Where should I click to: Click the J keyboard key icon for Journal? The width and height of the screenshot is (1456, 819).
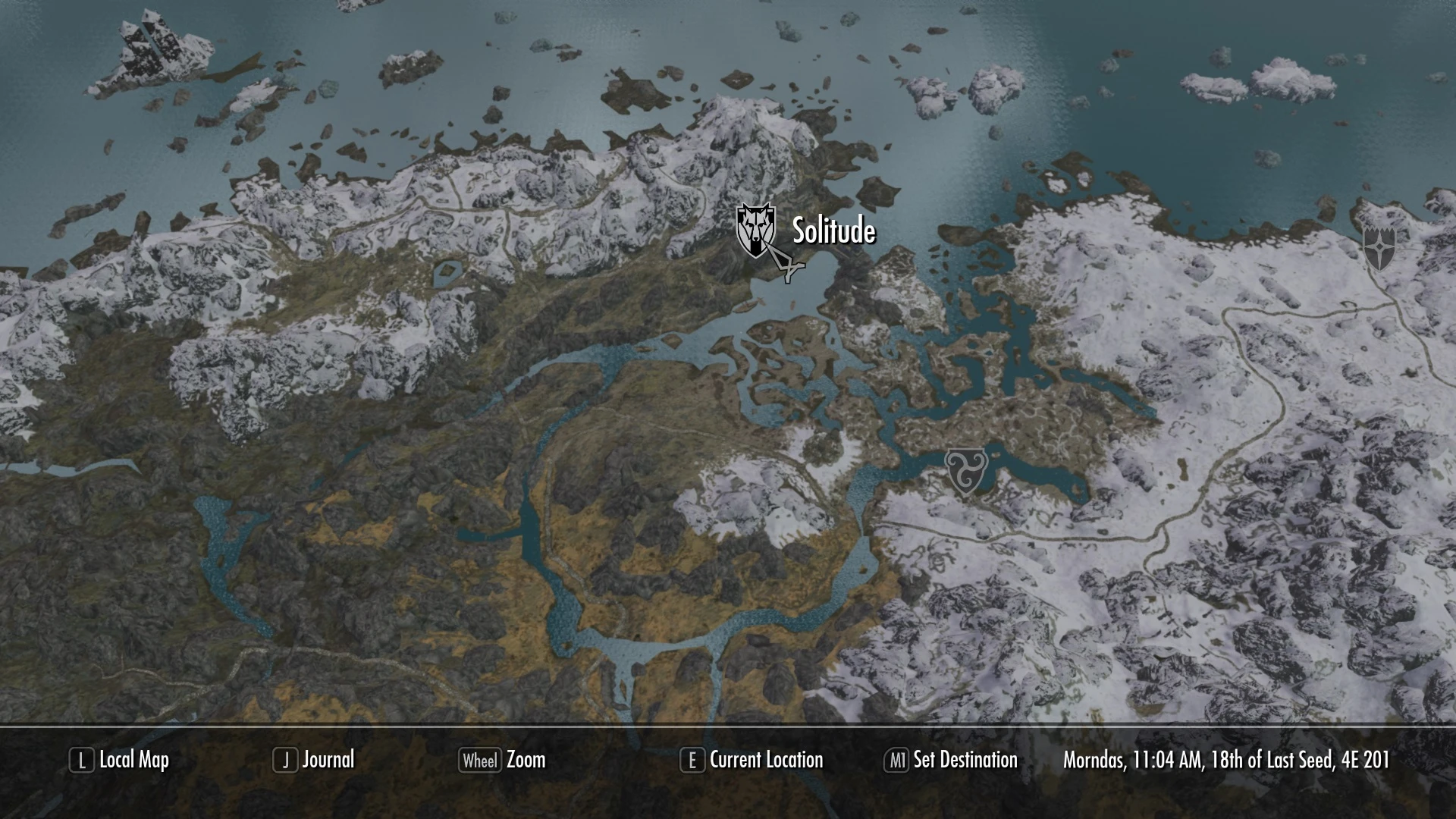(x=285, y=760)
